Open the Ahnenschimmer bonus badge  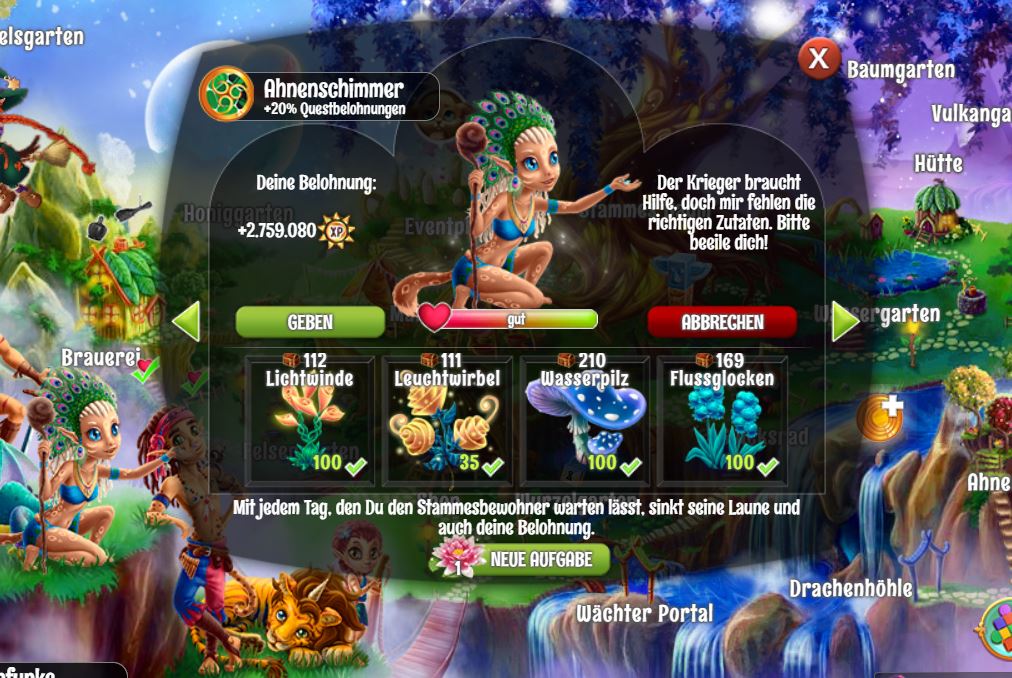226,94
